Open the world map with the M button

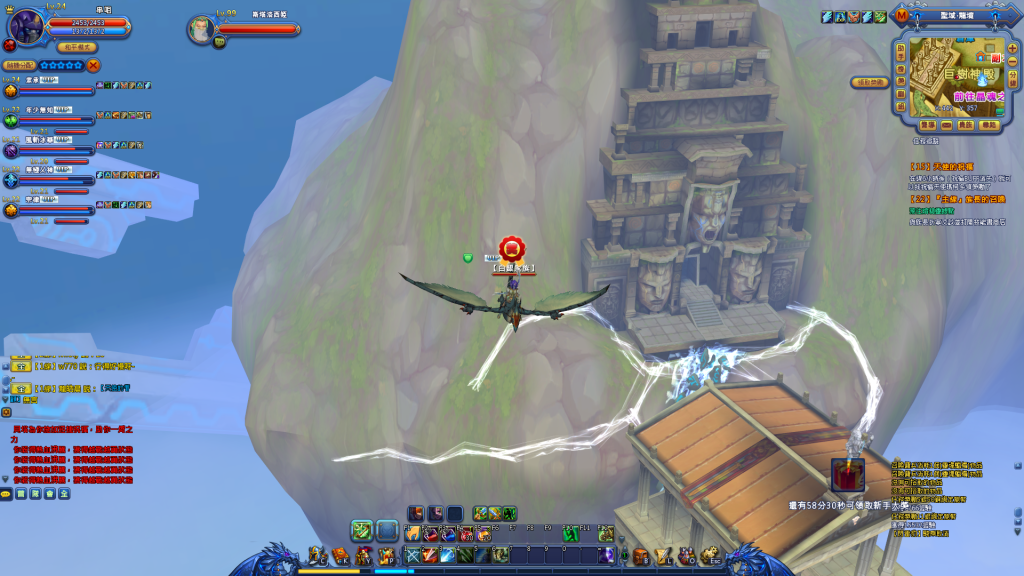[x=903, y=16]
